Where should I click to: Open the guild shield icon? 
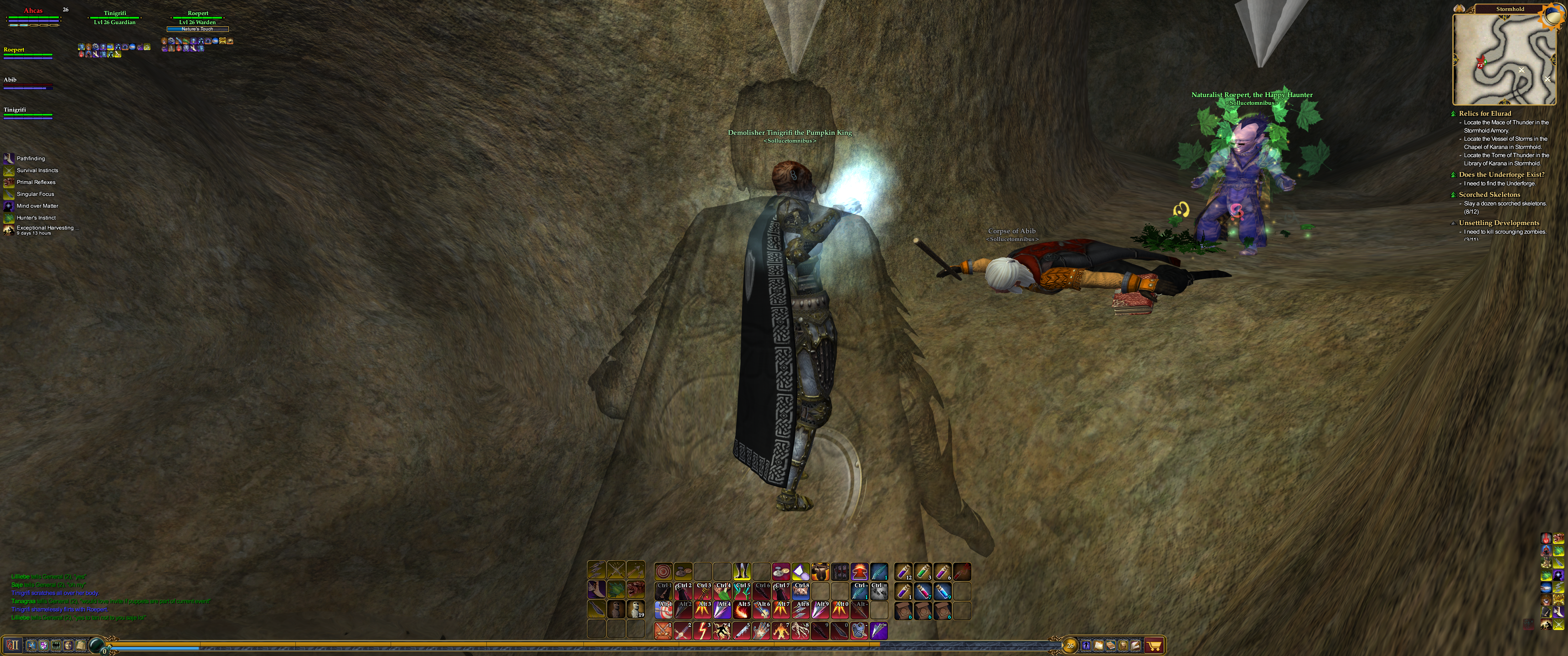43,645
